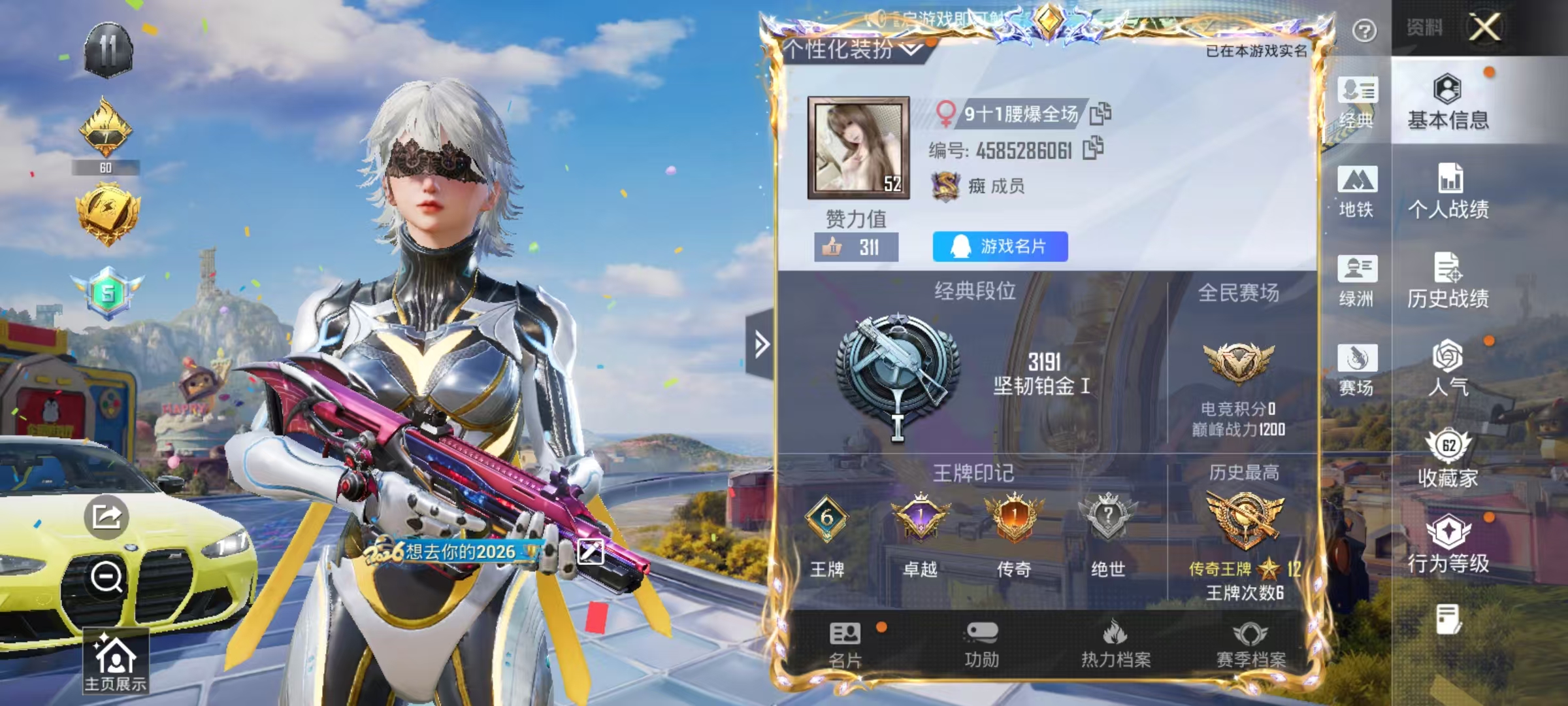
Task: Switch to the 经典 classic mode tab
Action: click(1357, 102)
